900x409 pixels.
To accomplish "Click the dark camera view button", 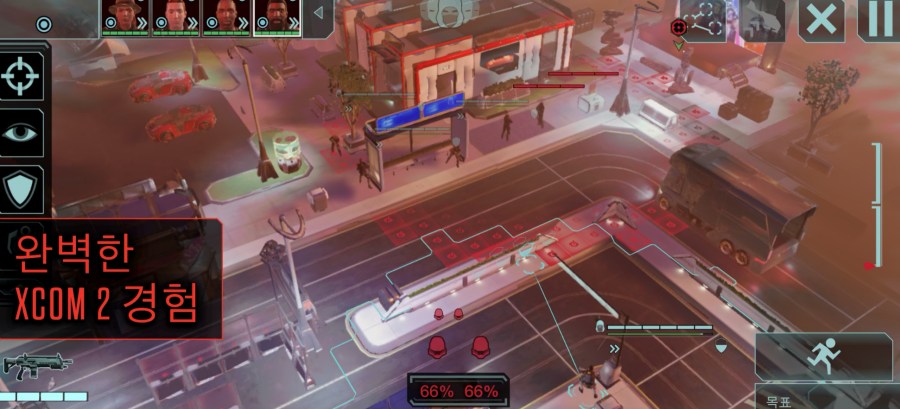I will coord(762,20).
